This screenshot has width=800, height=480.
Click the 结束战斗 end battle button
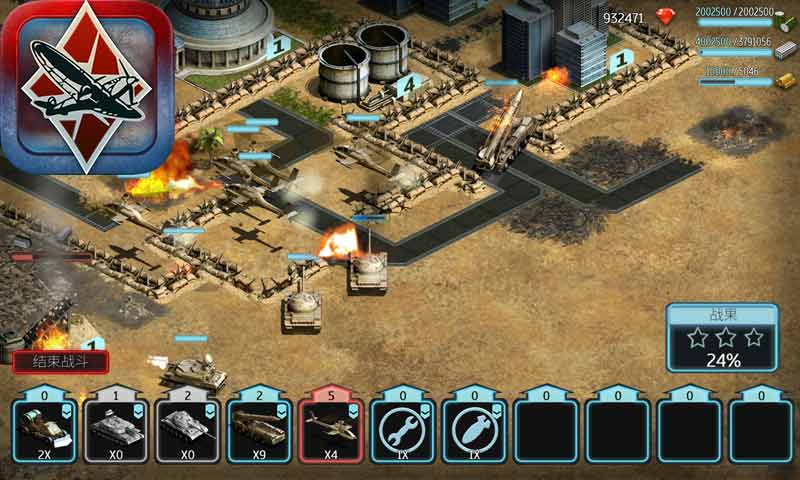(61, 362)
